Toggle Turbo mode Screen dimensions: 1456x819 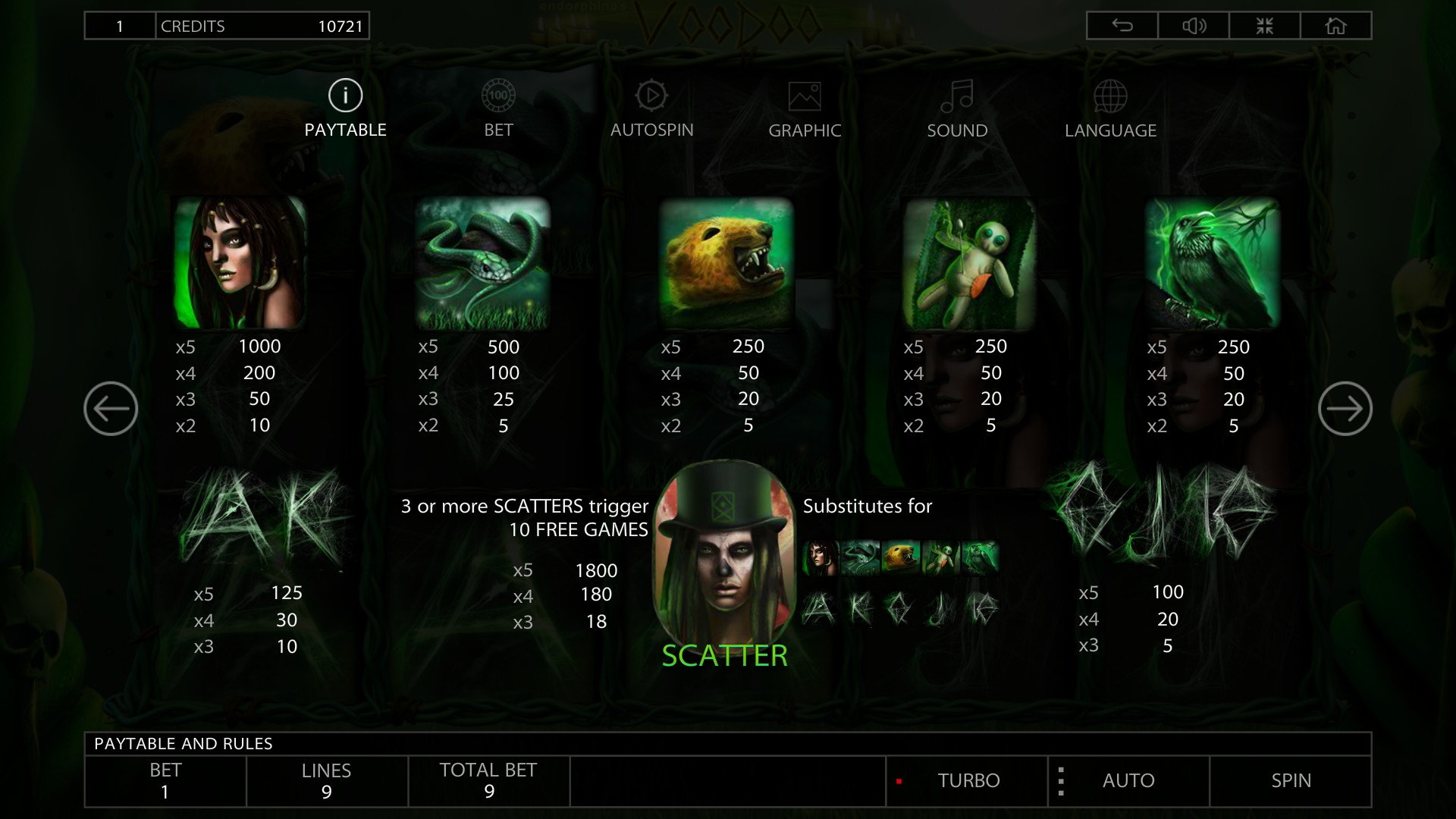coord(967,780)
